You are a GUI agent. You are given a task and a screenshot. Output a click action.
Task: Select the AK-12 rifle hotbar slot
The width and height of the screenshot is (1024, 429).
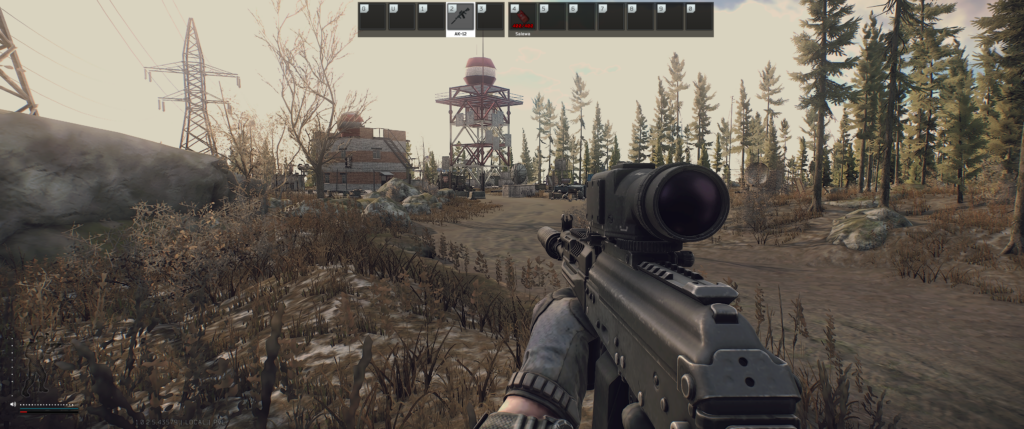460,17
